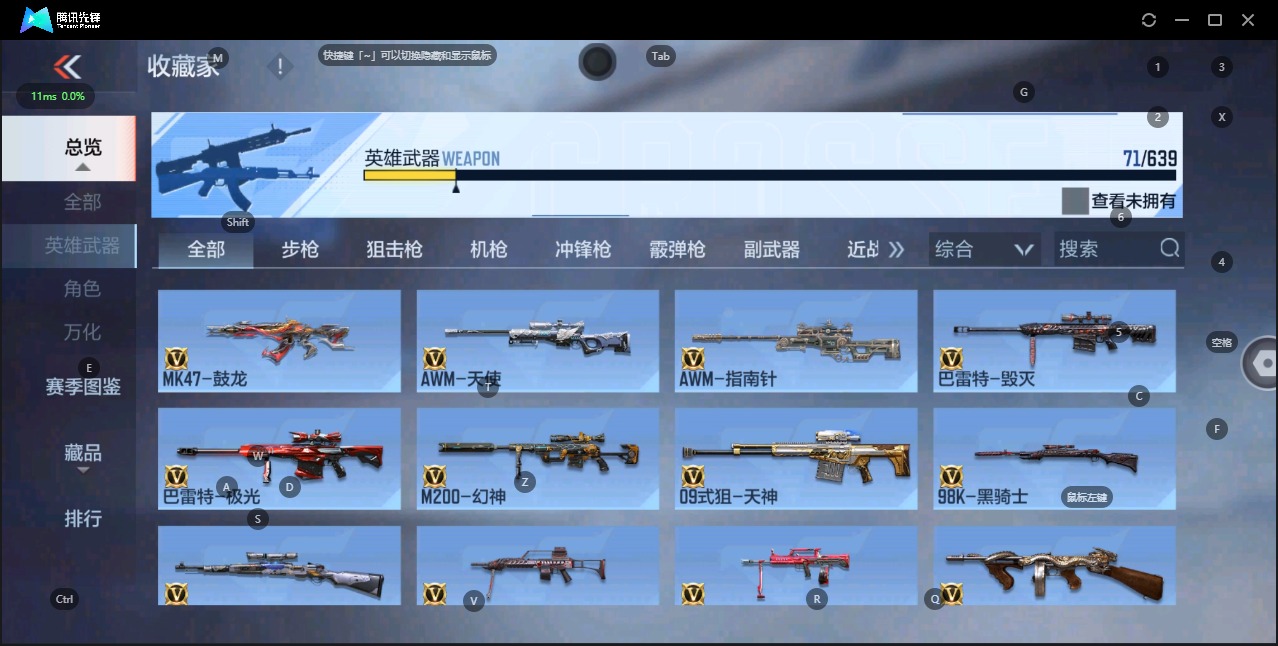Select the MK47-鼓龙 weapon card
The image size is (1278, 646).
pyautogui.click(x=279, y=341)
